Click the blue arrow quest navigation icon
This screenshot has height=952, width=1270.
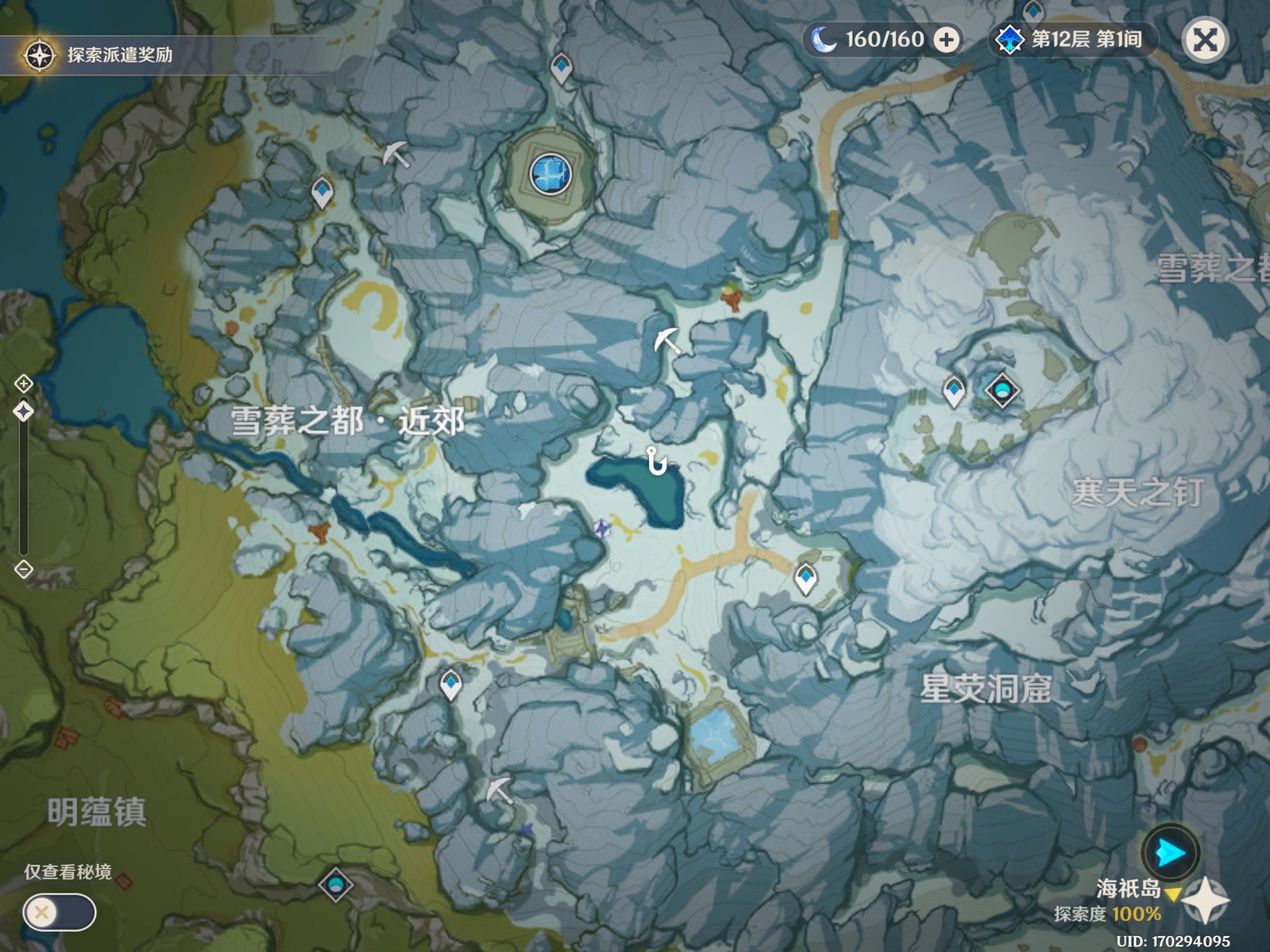pyautogui.click(x=1170, y=854)
